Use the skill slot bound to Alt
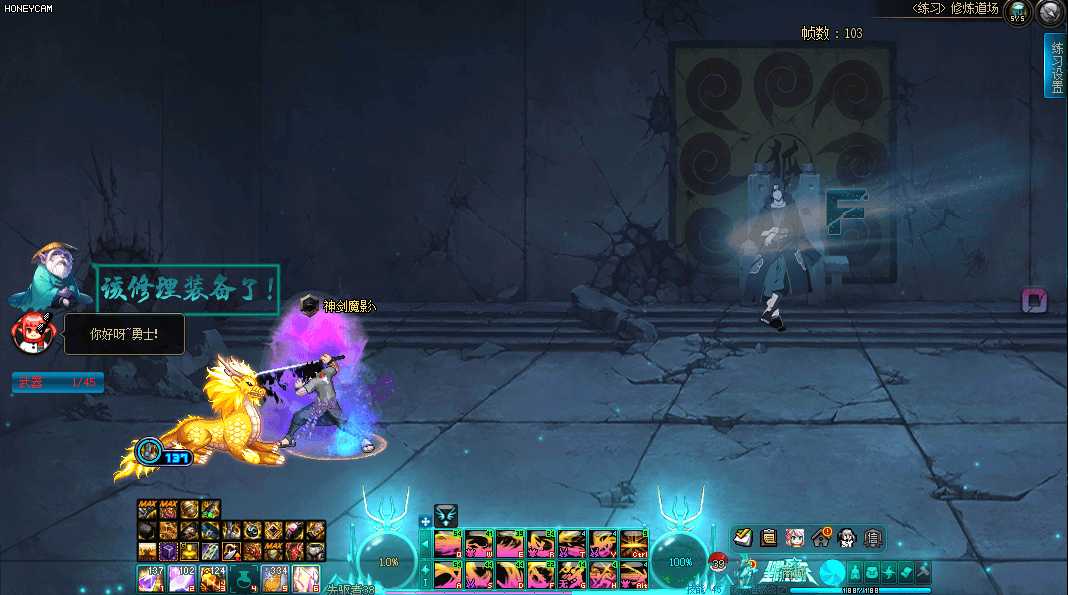The image size is (1068, 595). pos(634,574)
